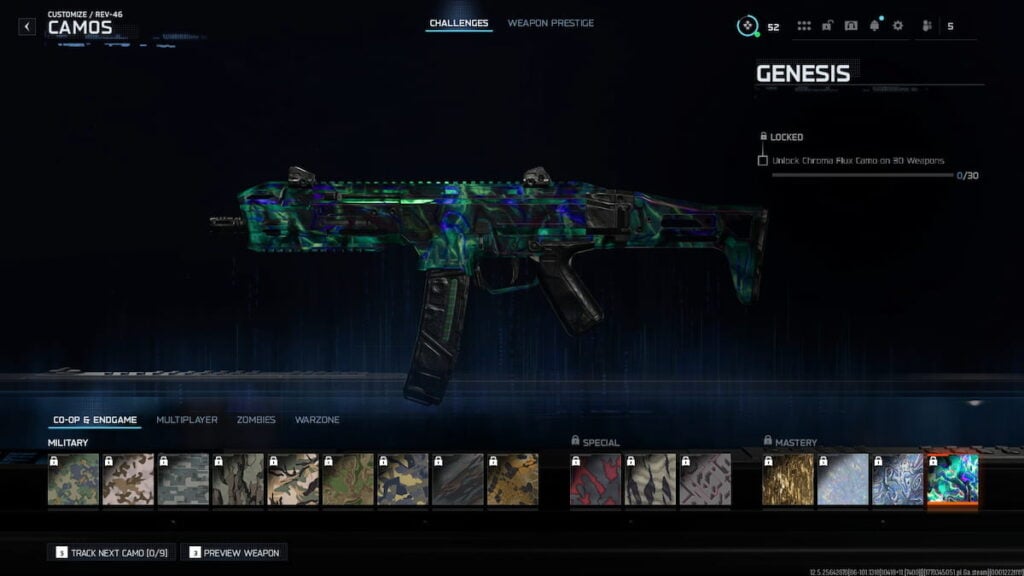This screenshot has width=1024, height=576.
Task: Show the Warzone camo category
Action: (x=317, y=420)
